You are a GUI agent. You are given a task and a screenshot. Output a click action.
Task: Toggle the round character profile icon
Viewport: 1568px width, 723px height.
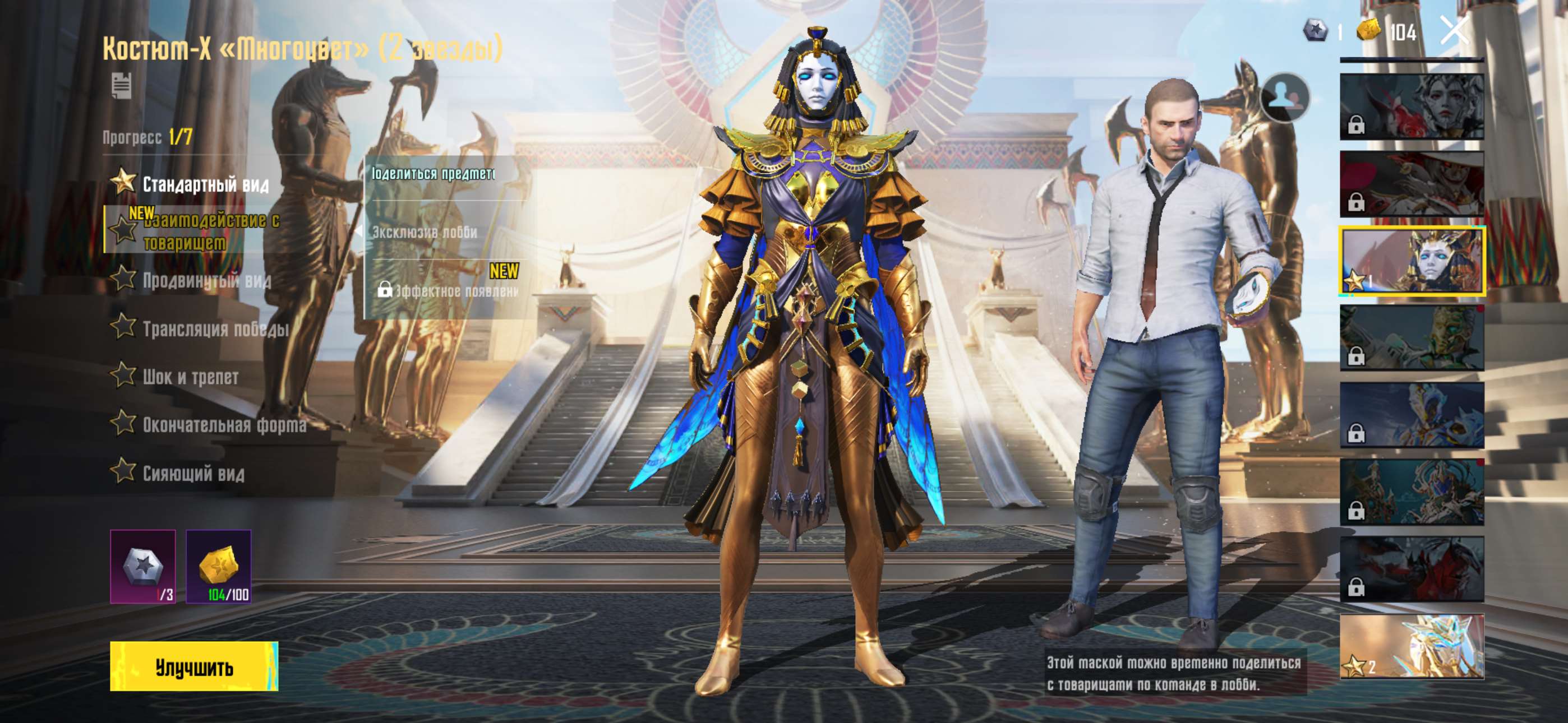coord(1284,98)
